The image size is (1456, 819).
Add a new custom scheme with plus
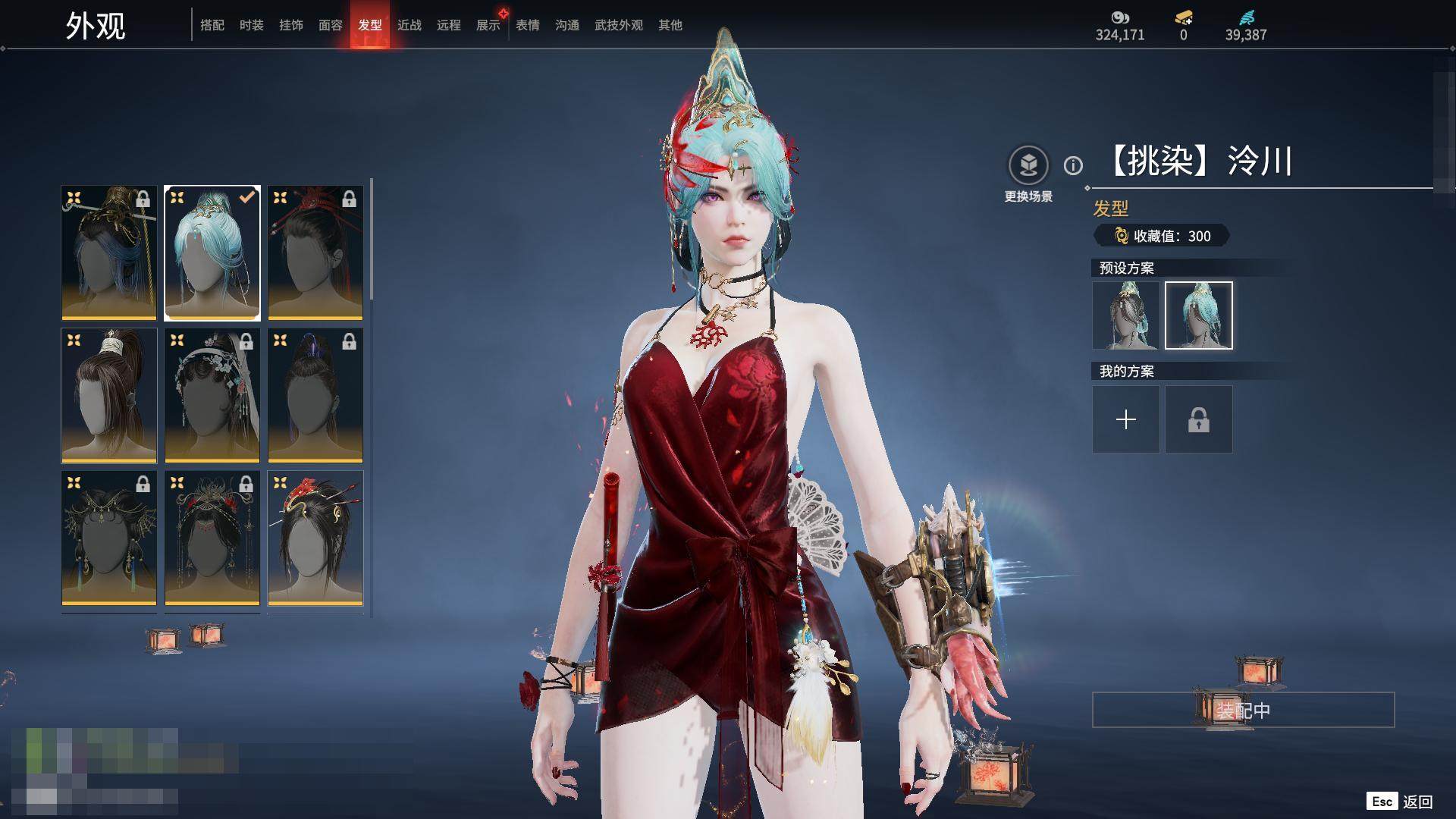(1125, 419)
